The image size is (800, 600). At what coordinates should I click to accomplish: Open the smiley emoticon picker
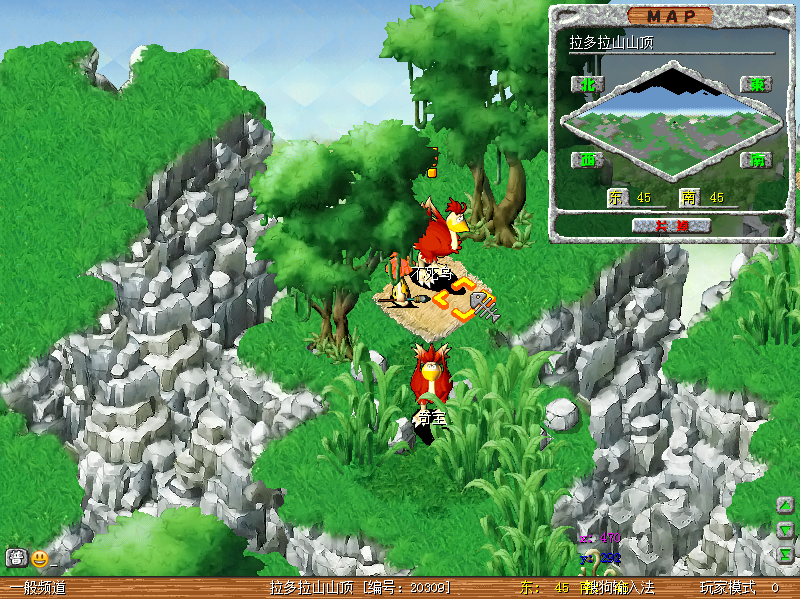point(40,558)
